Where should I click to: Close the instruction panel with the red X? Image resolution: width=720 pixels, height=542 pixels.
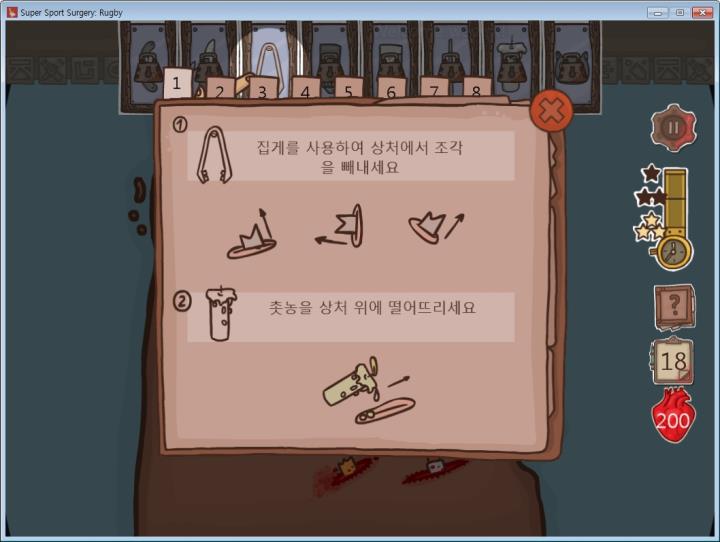tap(550, 111)
